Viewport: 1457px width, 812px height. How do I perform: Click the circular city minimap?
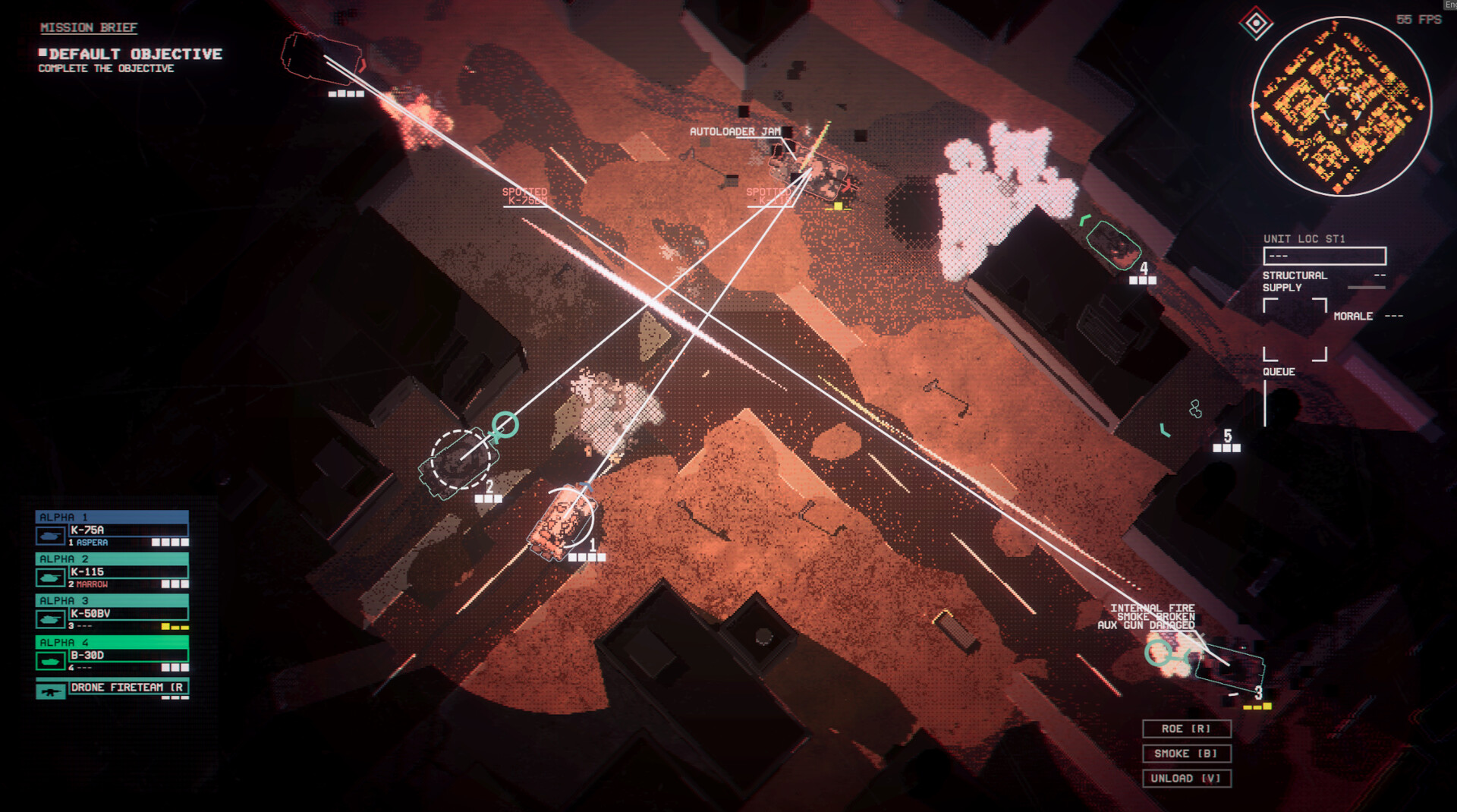(1341, 106)
